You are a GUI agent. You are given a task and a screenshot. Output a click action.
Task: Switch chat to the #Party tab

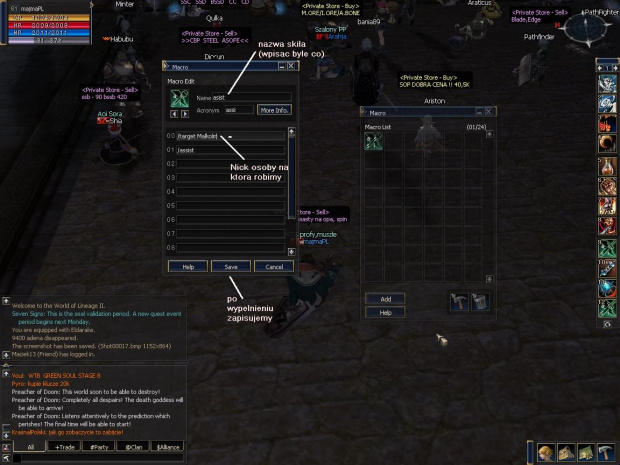[99, 447]
